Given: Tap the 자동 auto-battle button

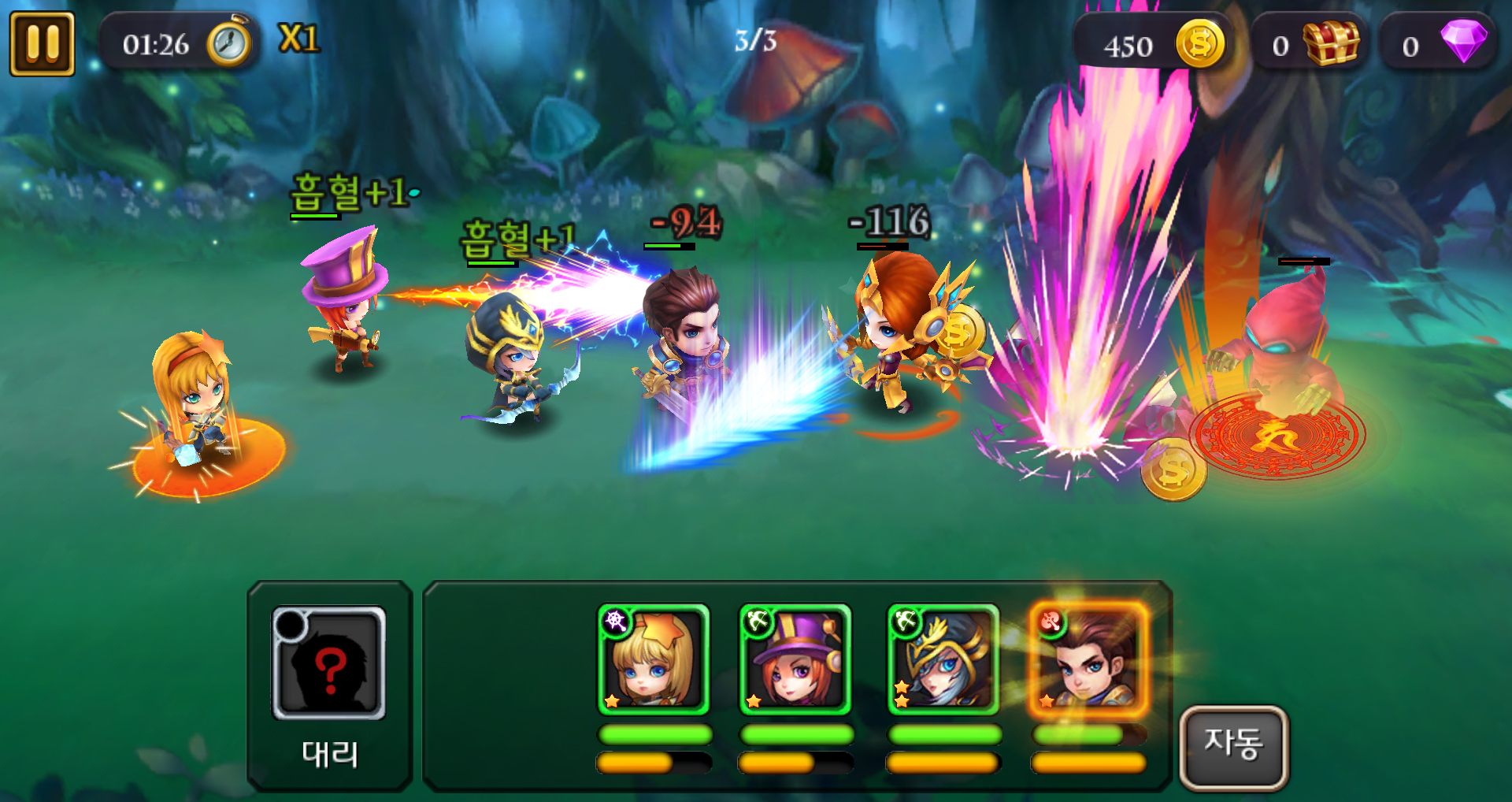Looking at the screenshot, I should [1233, 746].
